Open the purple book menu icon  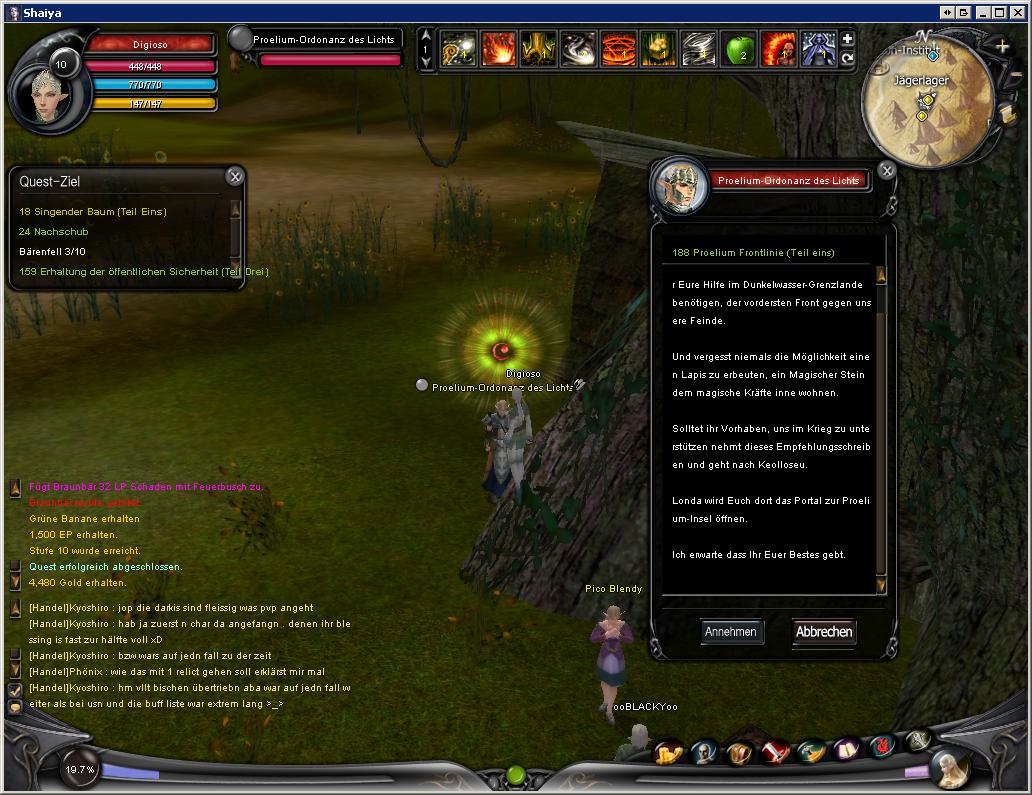[846, 749]
